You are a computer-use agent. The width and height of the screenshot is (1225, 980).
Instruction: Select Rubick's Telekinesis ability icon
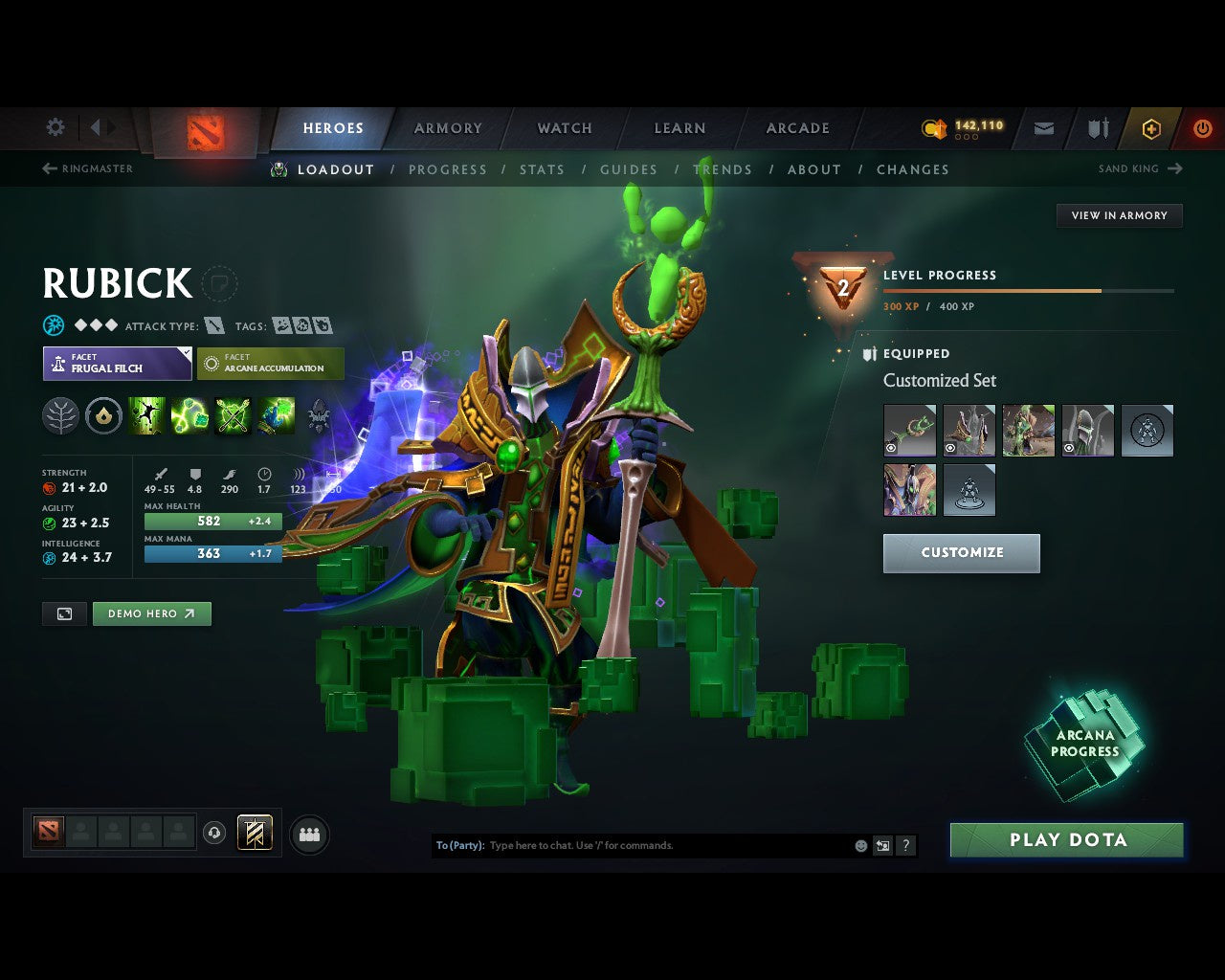pos(146,414)
